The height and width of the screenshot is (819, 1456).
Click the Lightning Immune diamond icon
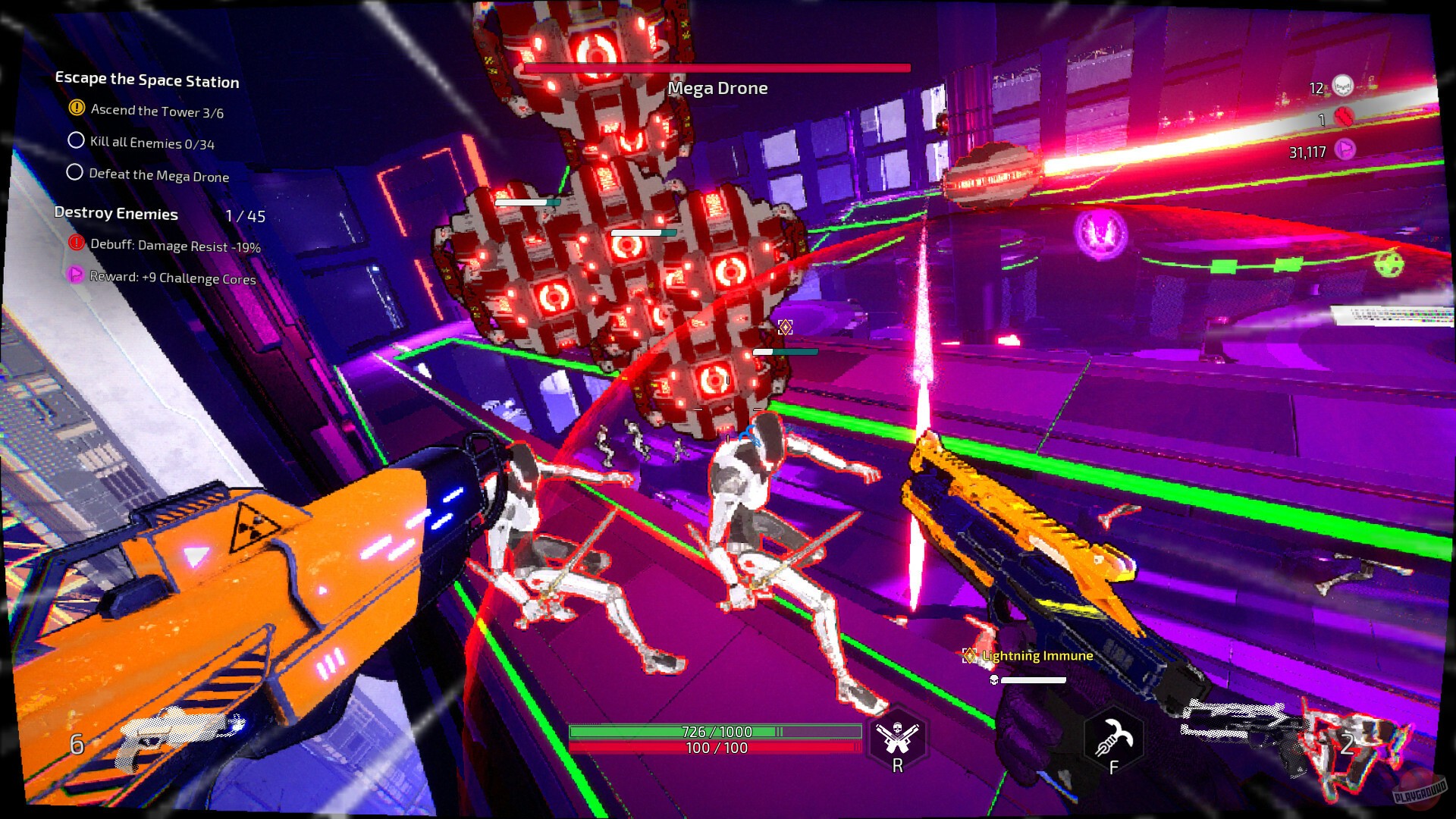coord(968,655)
